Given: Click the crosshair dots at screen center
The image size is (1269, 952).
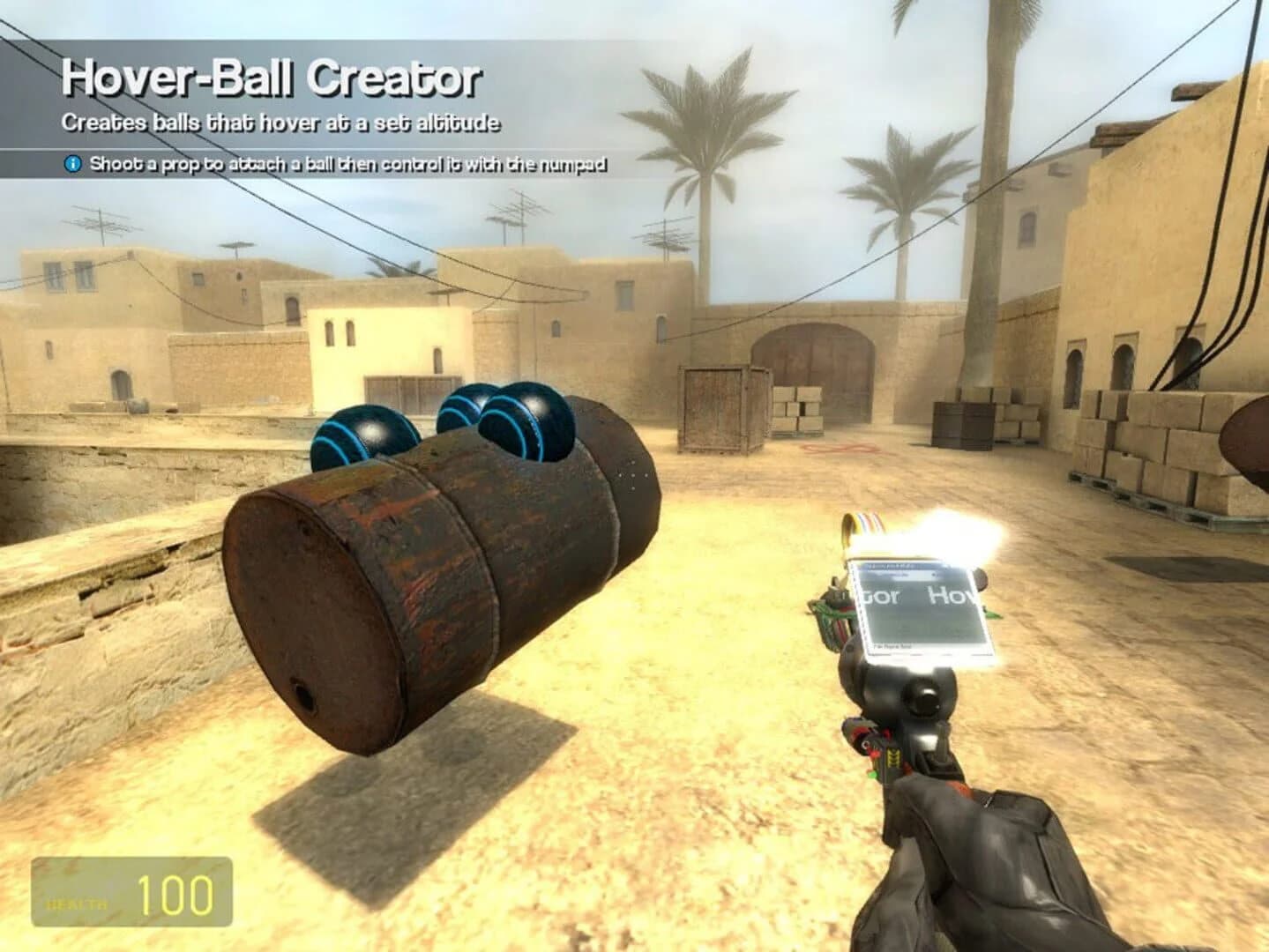Looking at the screenshot, I should pos(631,474).
